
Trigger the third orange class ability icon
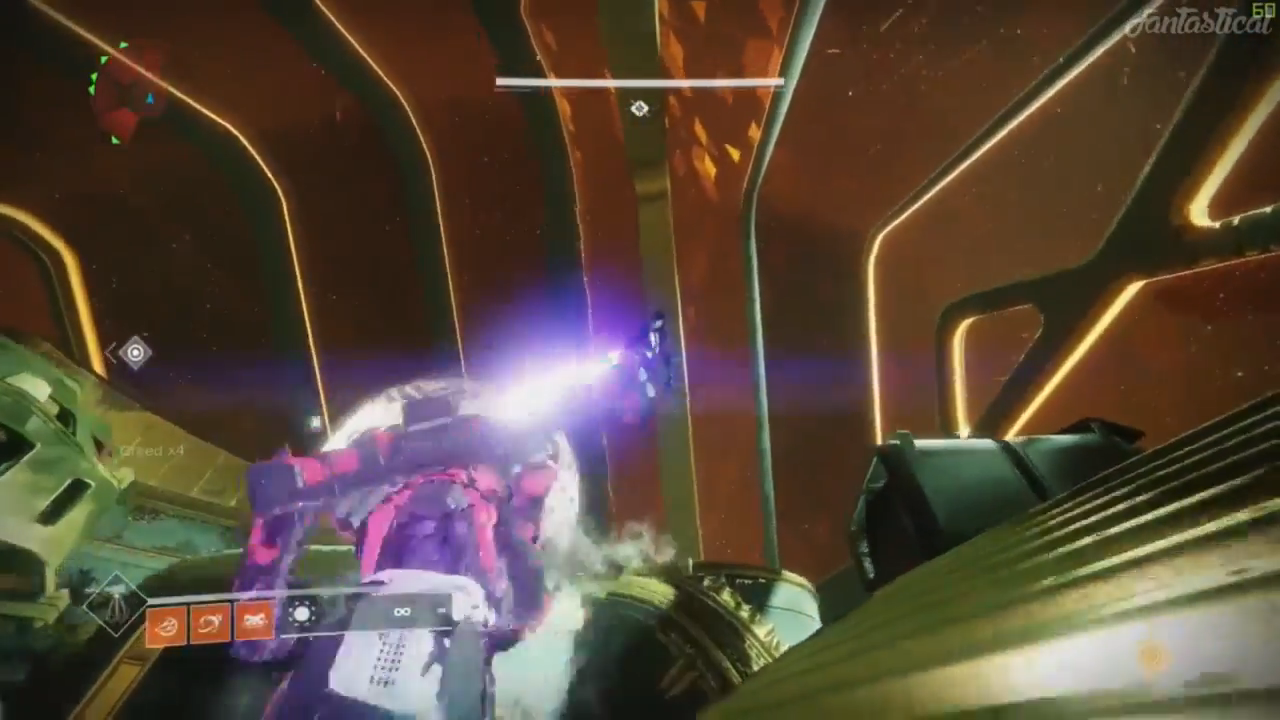pos(256,624)
